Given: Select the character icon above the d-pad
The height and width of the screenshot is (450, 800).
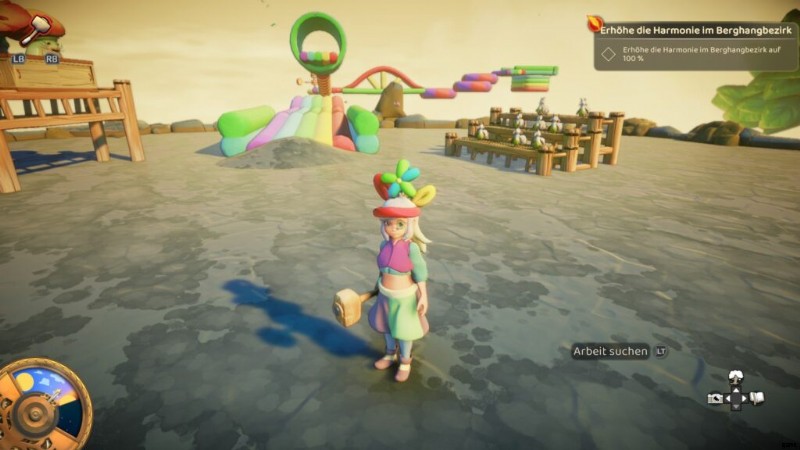Looking at the screenshot, I should point(736,377).
